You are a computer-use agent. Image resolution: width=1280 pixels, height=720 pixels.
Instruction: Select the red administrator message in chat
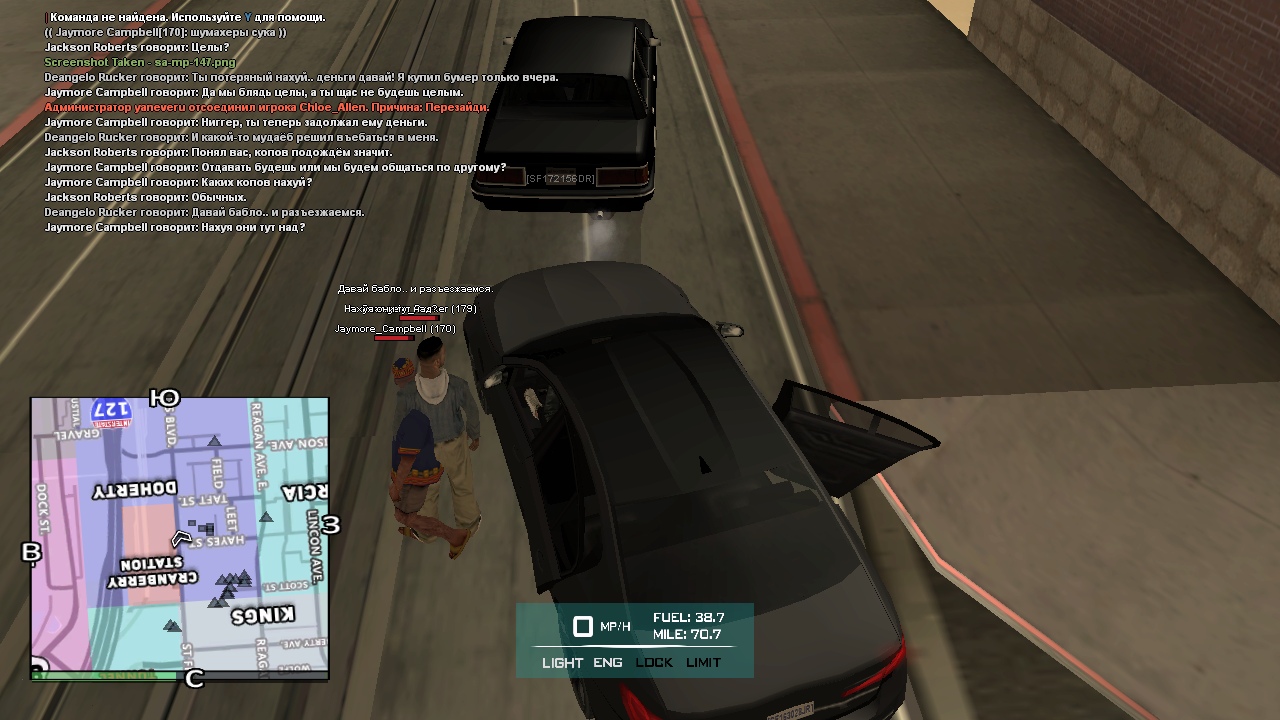[266, 107]
